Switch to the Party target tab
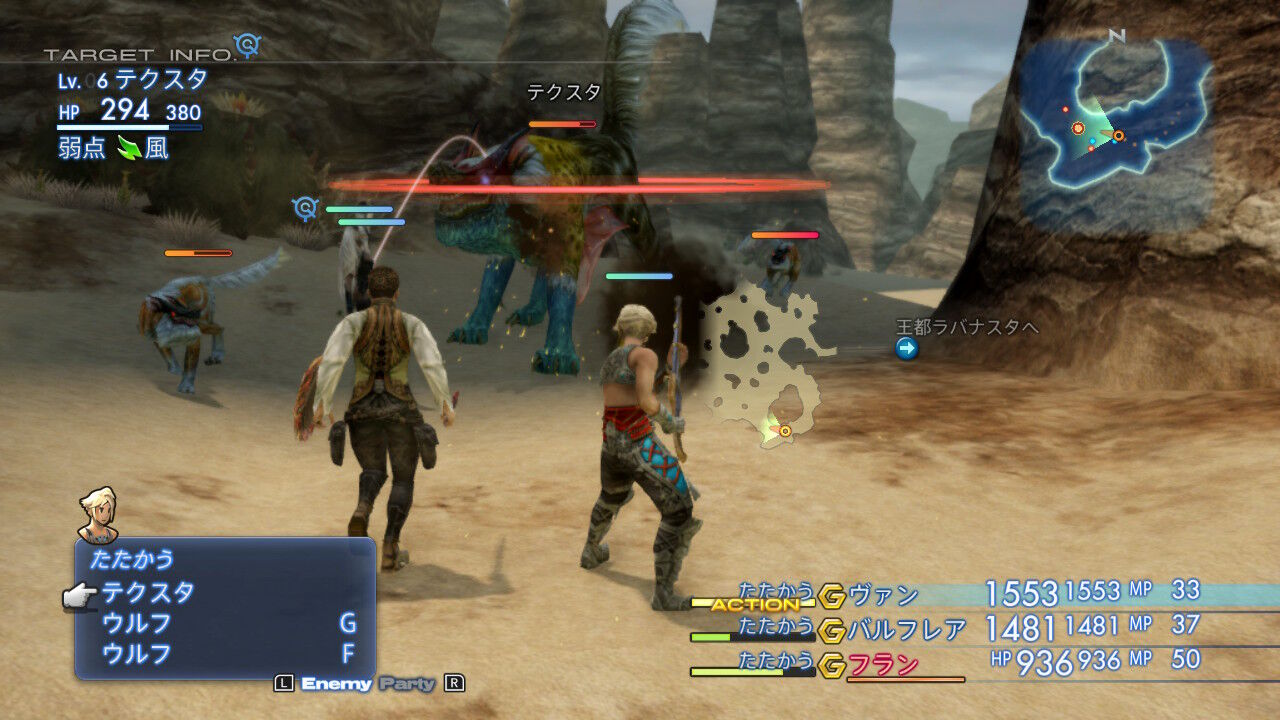The height and width of the screenshot is (720, 1280). click(x=407, y=684)
